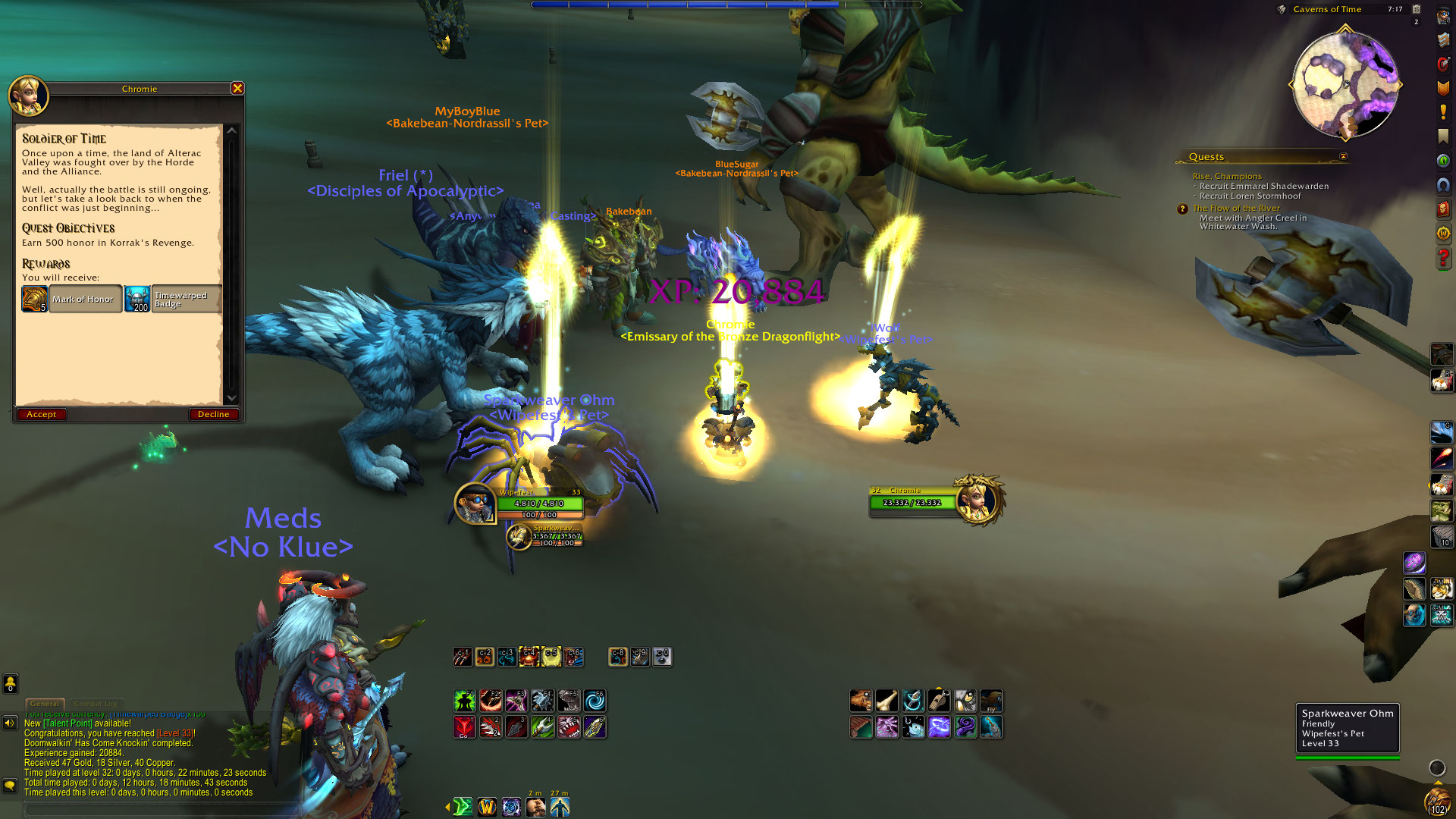Image resolution: width=1456 pixels, height=819 pixels.
Task: Close the Chromie quest window
Action: pyautogui.click(x=237, y=88)
